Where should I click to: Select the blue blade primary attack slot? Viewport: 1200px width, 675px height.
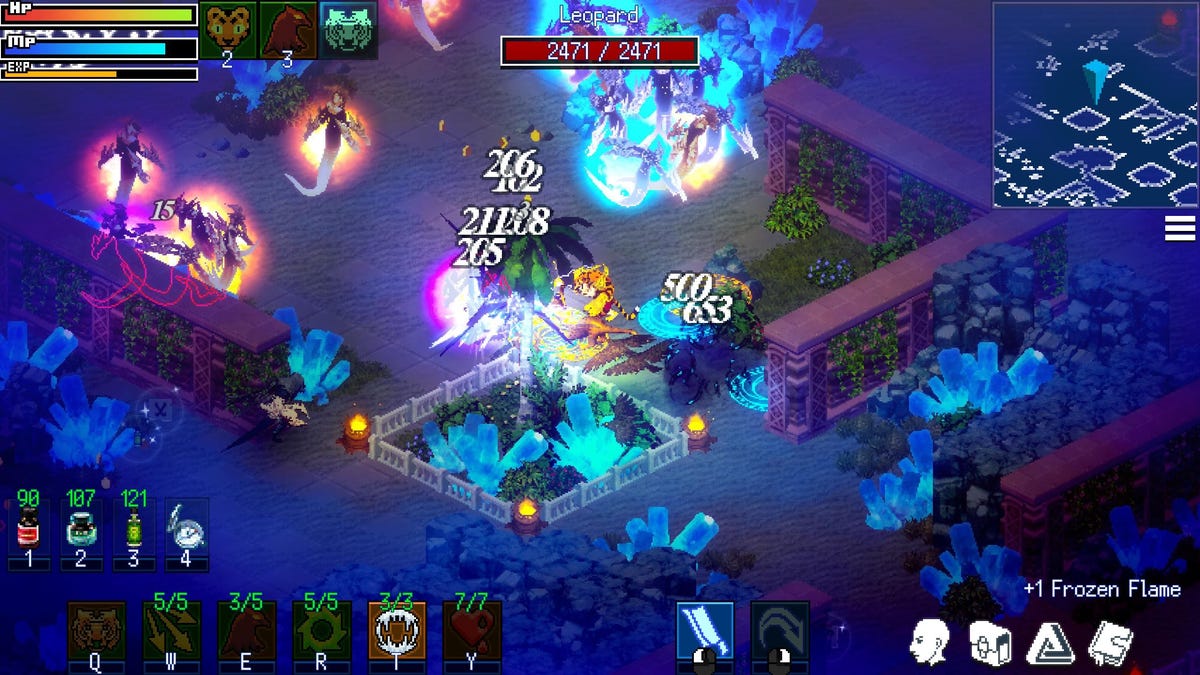click(x=705, y=631)
